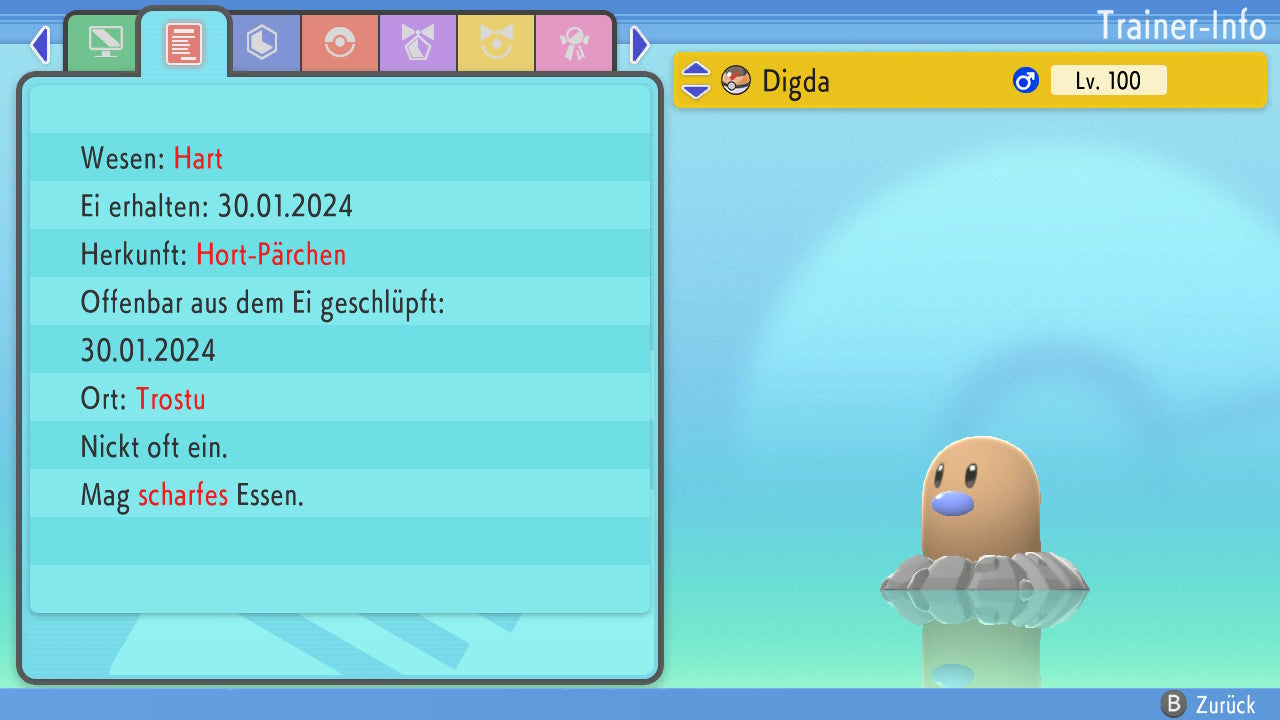The width and height of the screenshot is (1280, 720).
Task: Select the red trainer memo tab
Action: (184, 43)
